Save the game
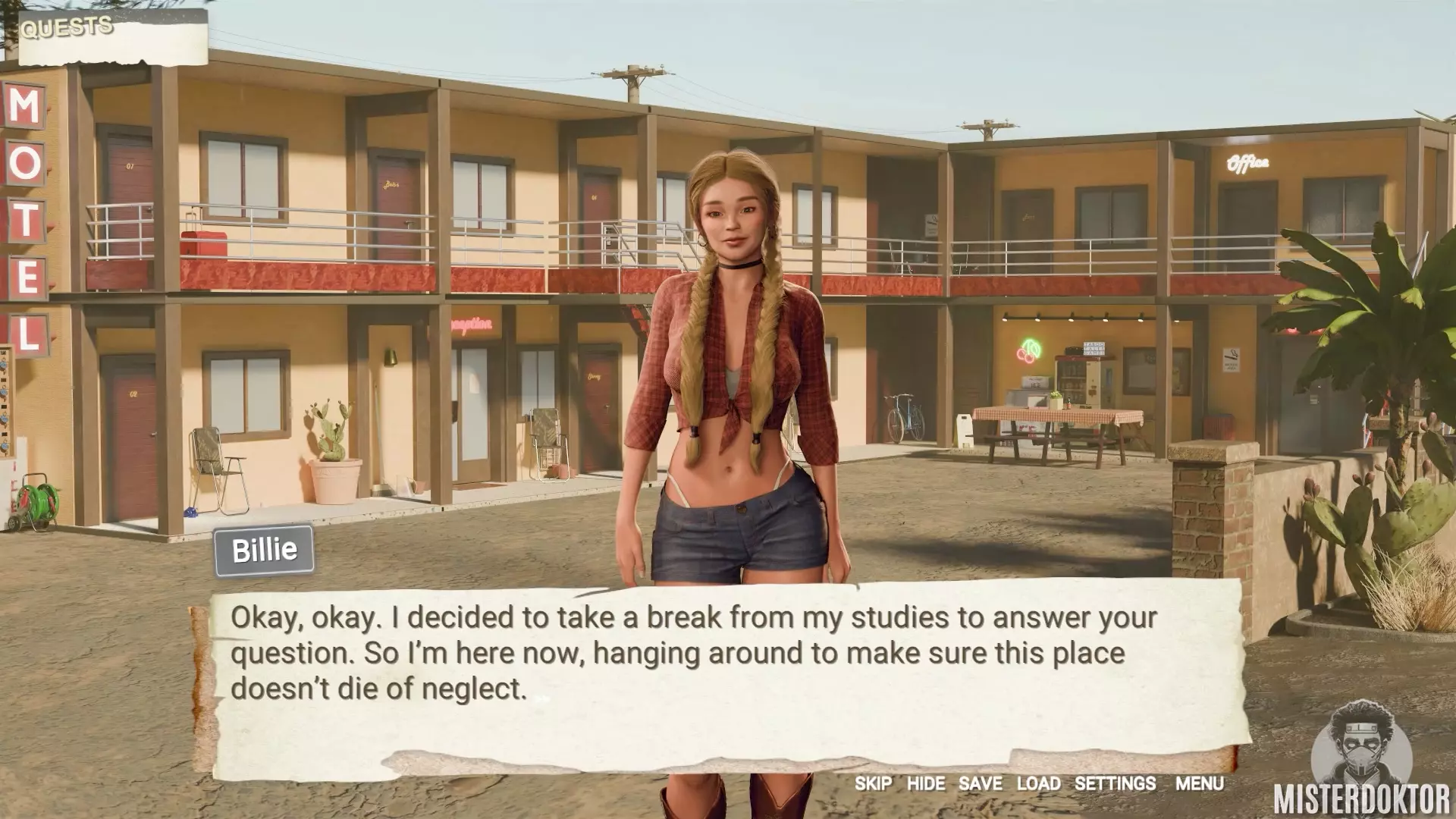1456x819 pixels. [x=980, y=783]
